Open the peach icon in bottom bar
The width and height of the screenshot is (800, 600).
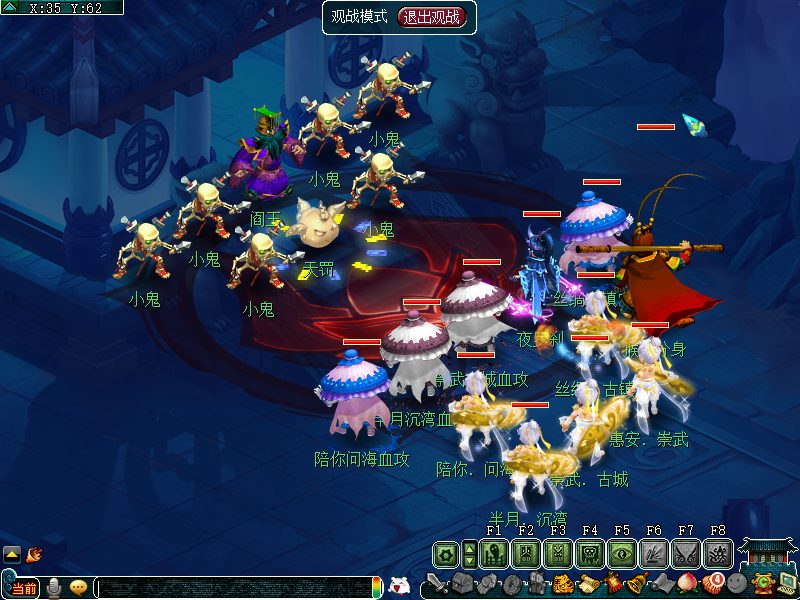686,583
